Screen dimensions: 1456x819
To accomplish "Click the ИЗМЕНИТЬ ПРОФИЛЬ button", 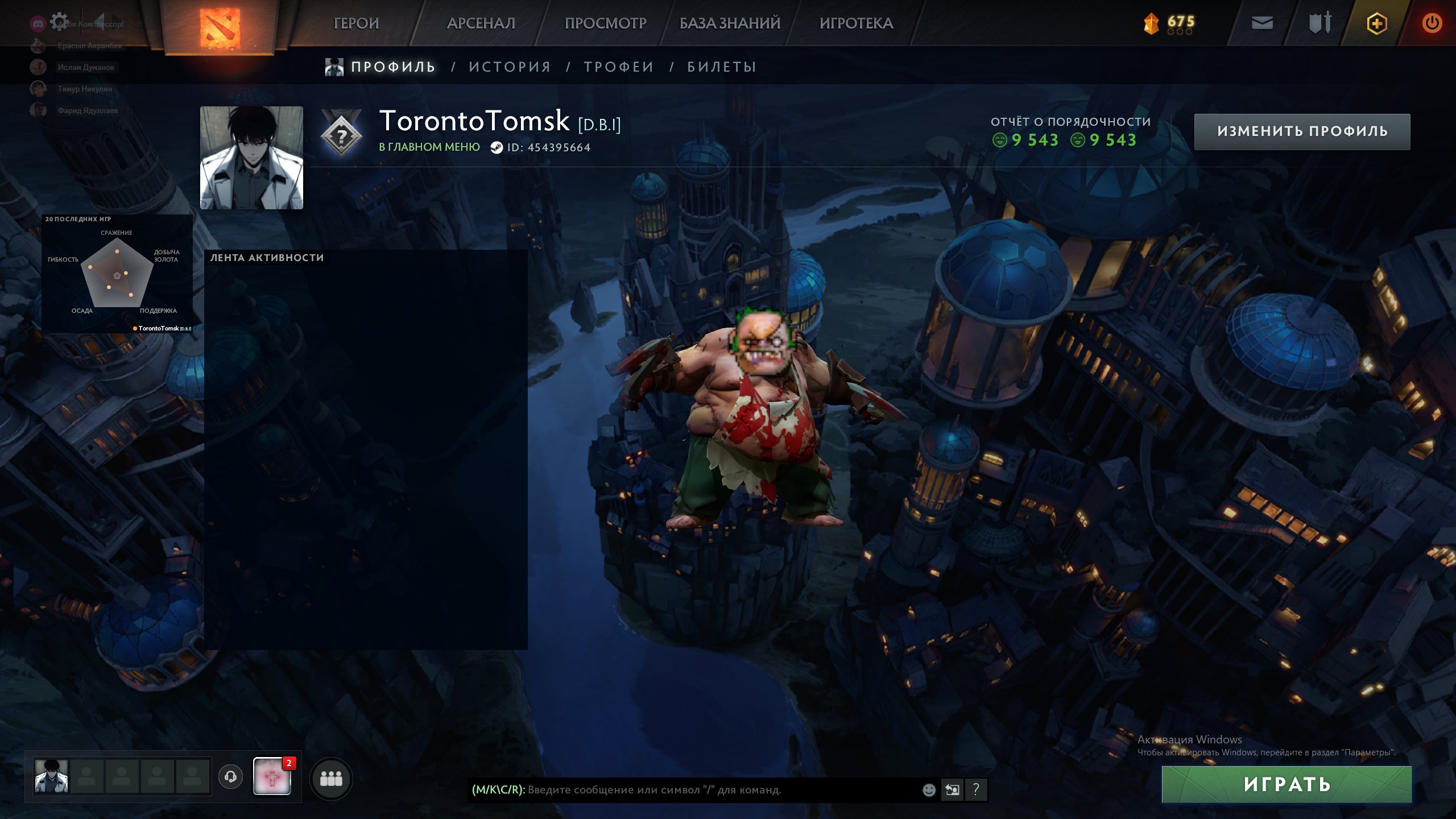I will click(1301, 131).
